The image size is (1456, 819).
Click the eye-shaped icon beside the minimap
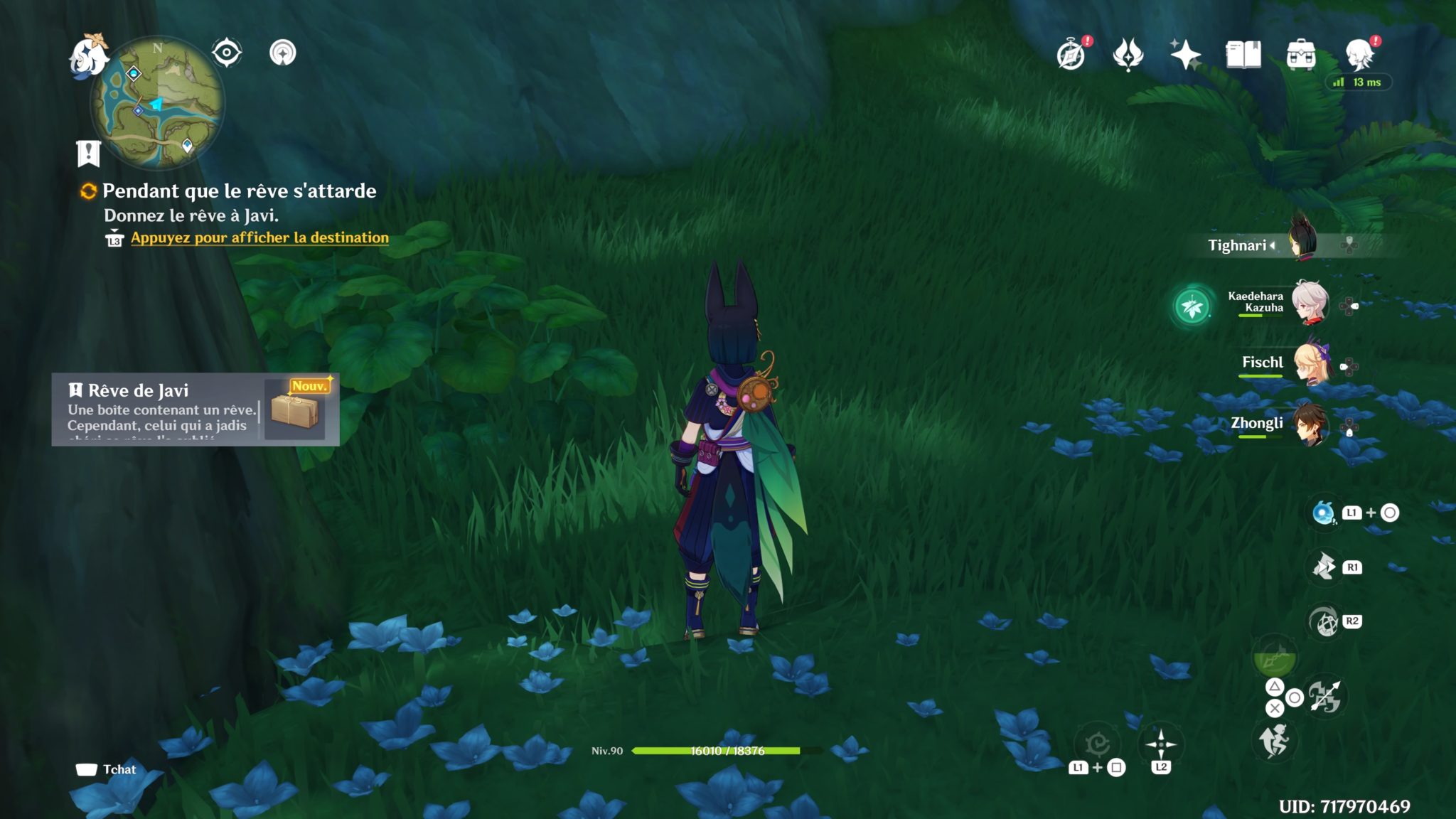(227, 53)
